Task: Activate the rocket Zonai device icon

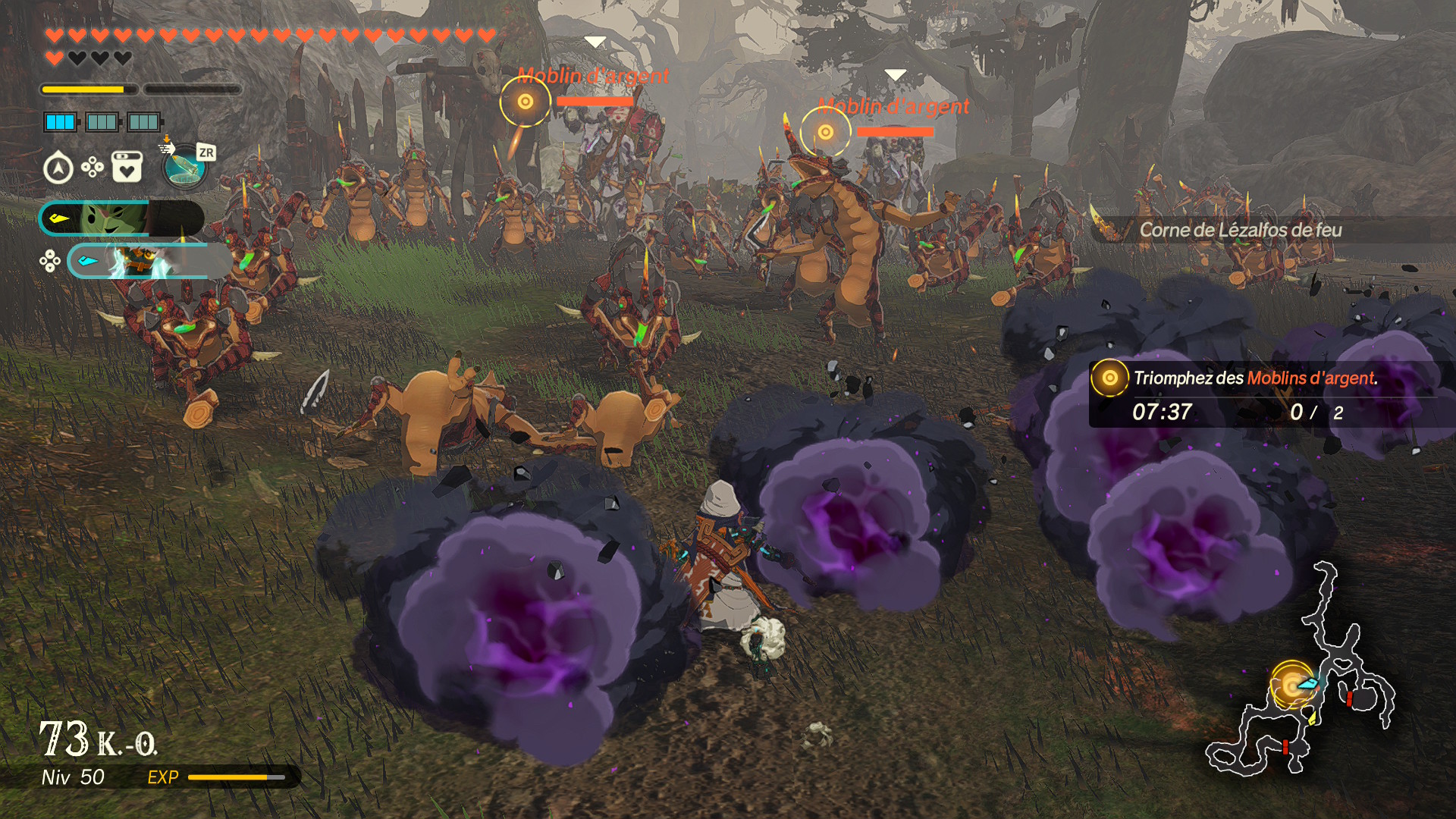Action: 184,168
